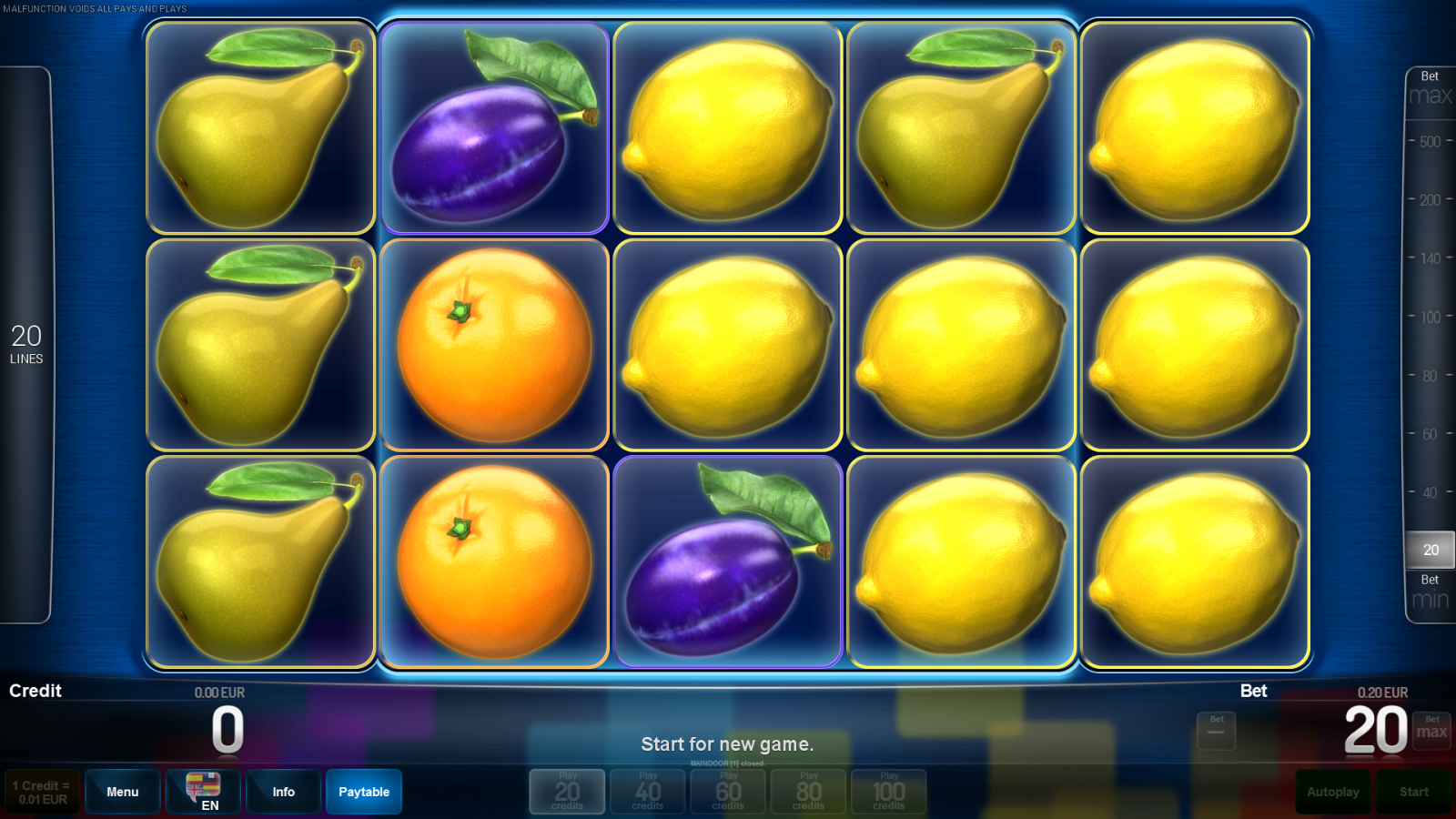Switch to the Paytable view
This screenshot has height=819, width=1456.
point(364,791)
